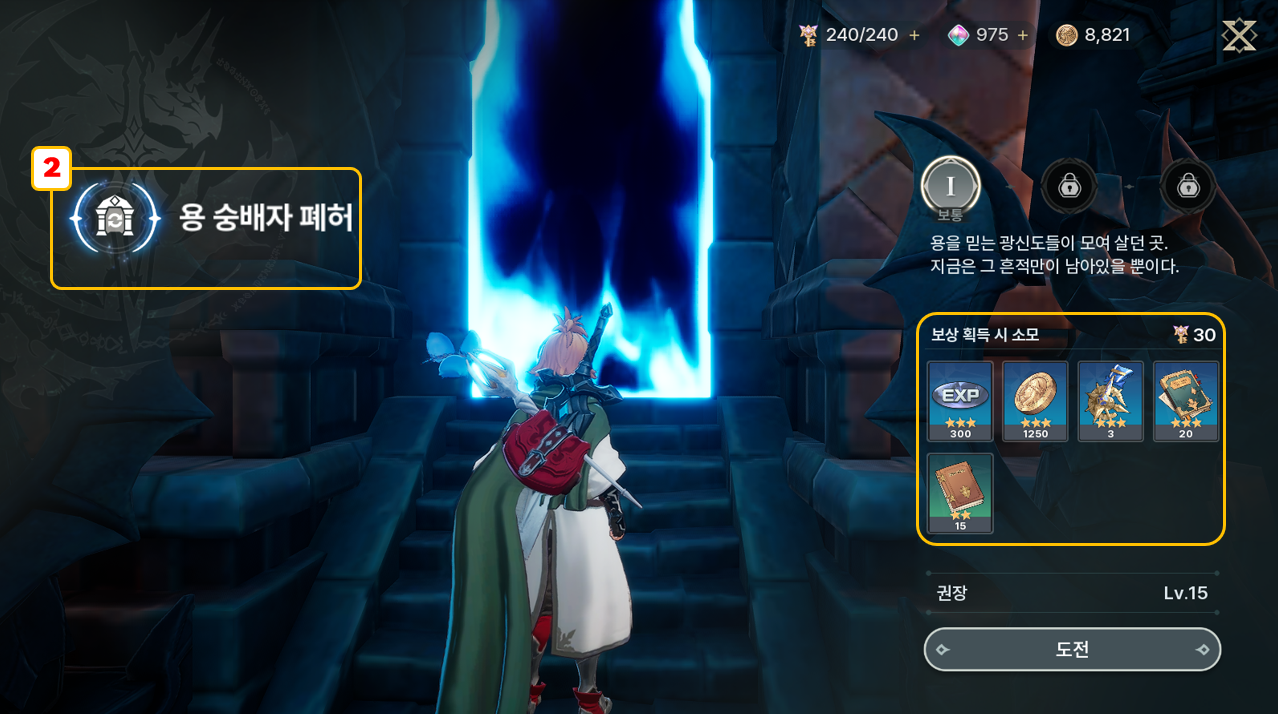Close the dungeon entry screen

click(1239, 35)
